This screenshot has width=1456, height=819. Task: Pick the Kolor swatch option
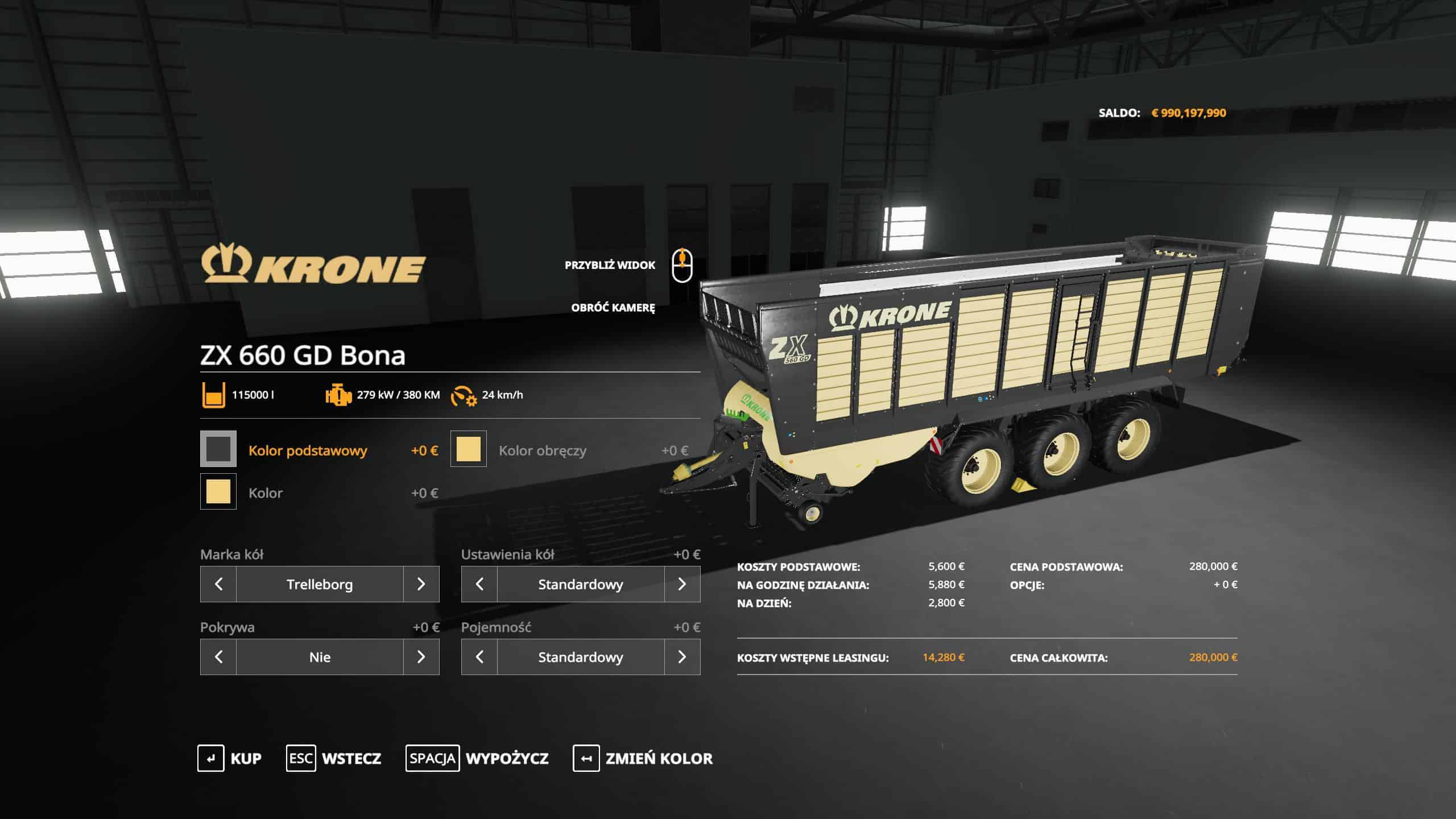218,492
